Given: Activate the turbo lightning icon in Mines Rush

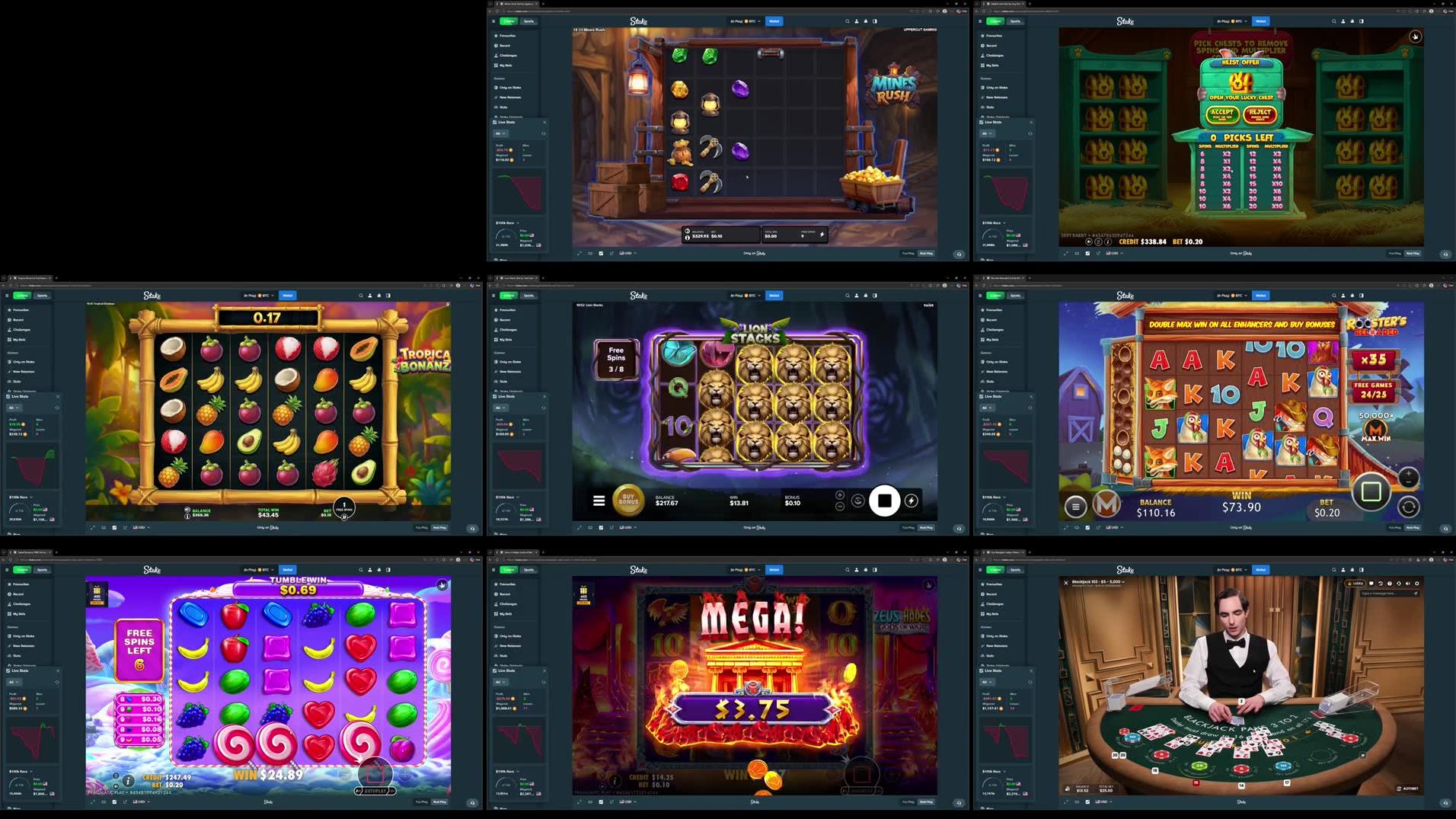Looking at the screenshot, I should click(x=822, y=235).
